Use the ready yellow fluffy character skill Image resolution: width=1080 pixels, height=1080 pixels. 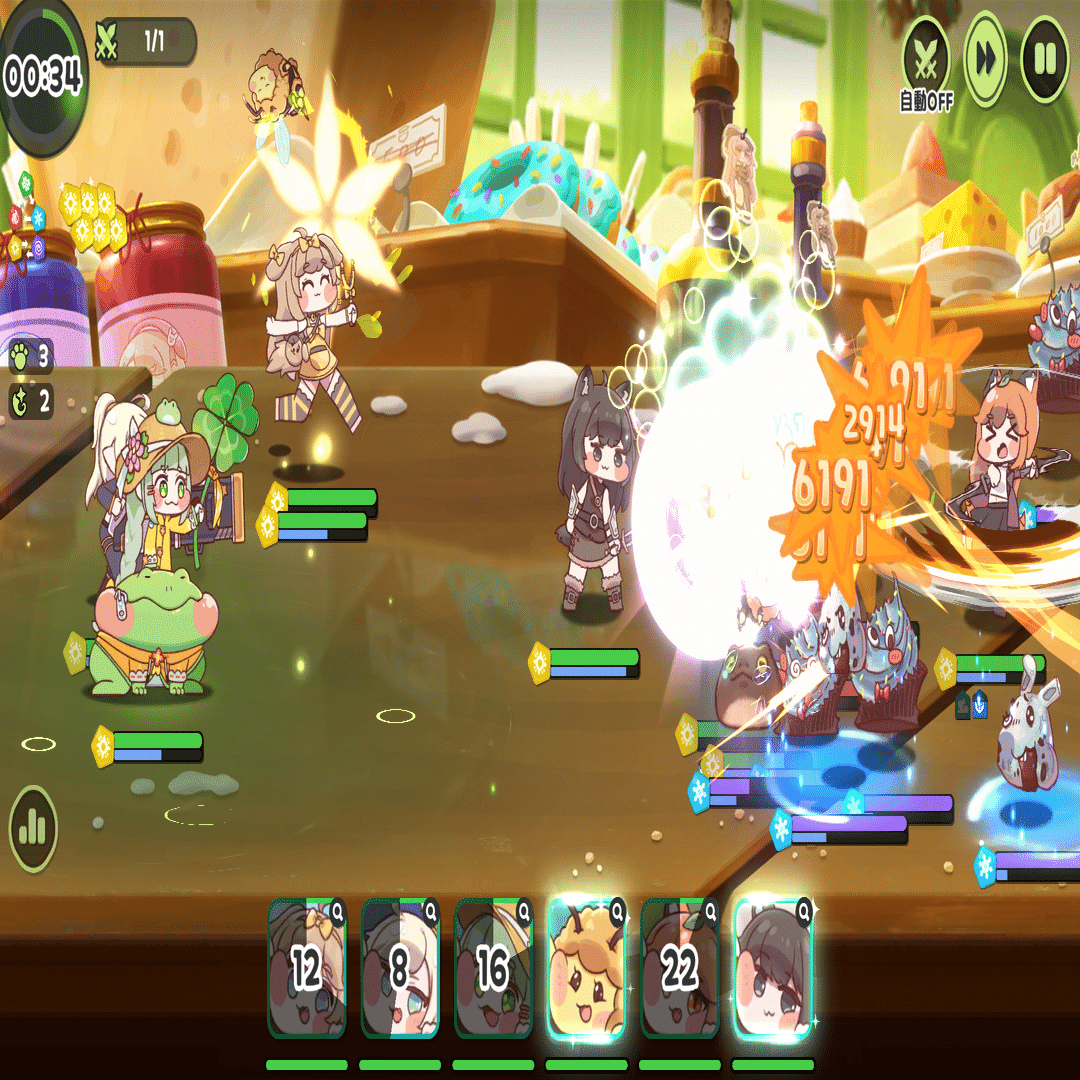[587, 968]
